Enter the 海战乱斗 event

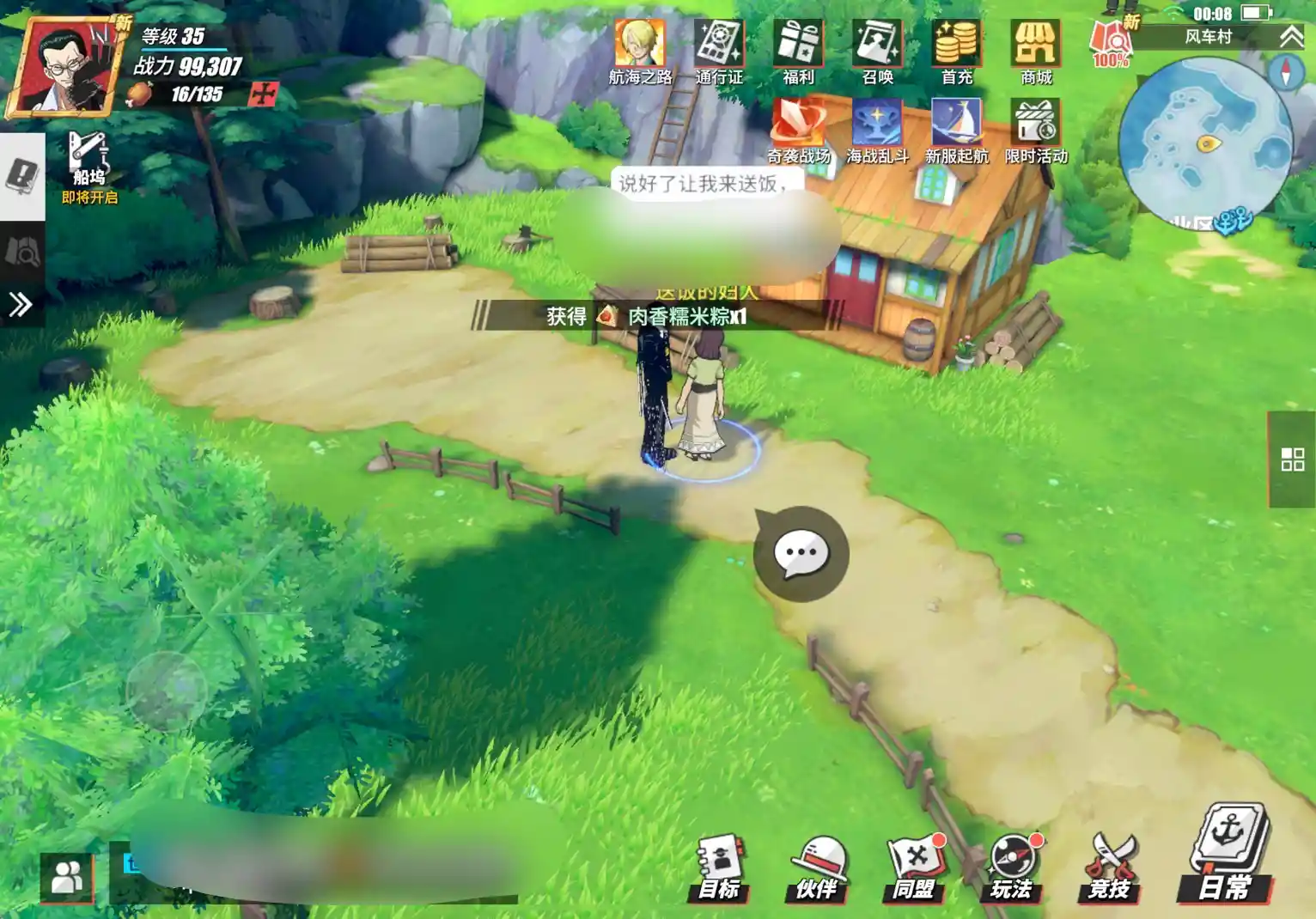coord(877,129)
